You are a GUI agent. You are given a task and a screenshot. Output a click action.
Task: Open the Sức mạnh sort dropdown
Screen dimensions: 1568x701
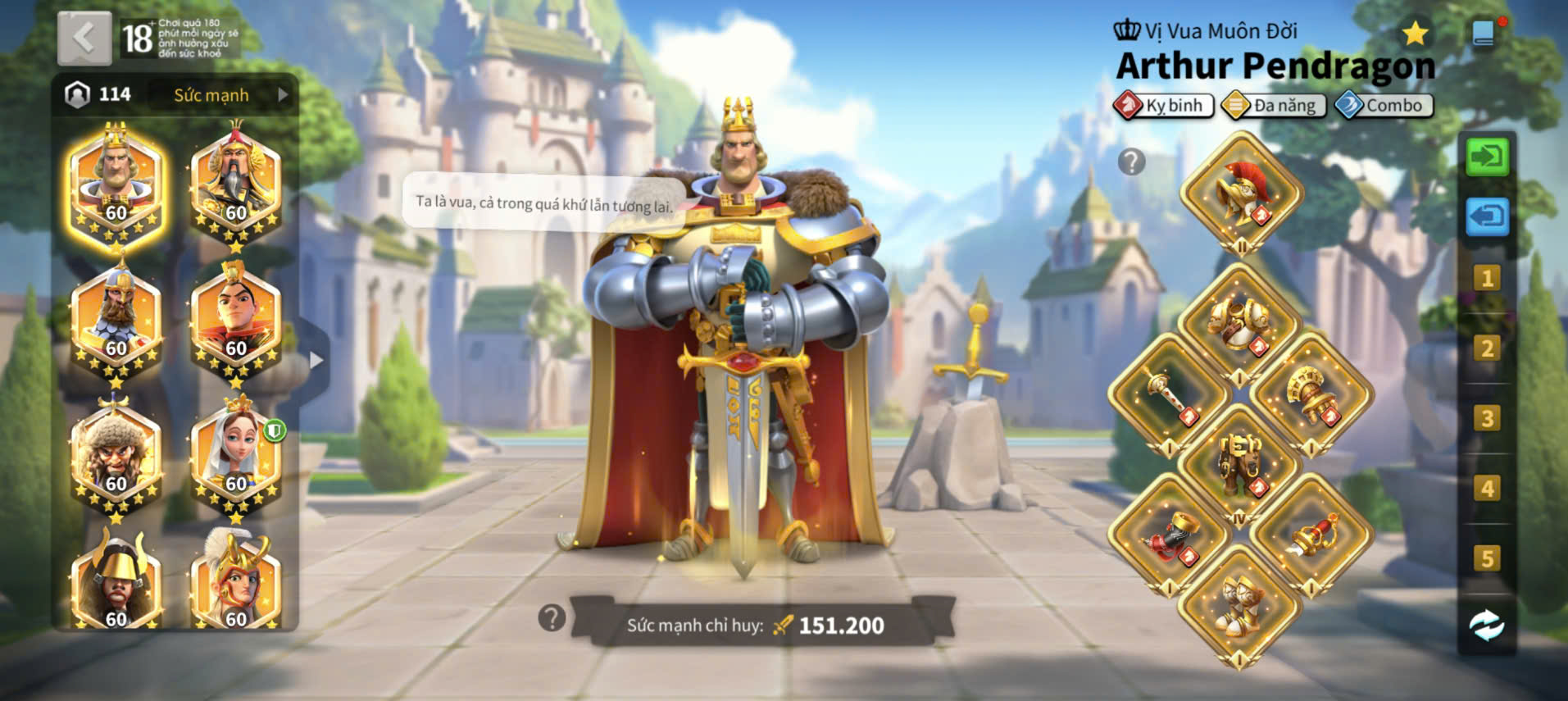[222, 95]
